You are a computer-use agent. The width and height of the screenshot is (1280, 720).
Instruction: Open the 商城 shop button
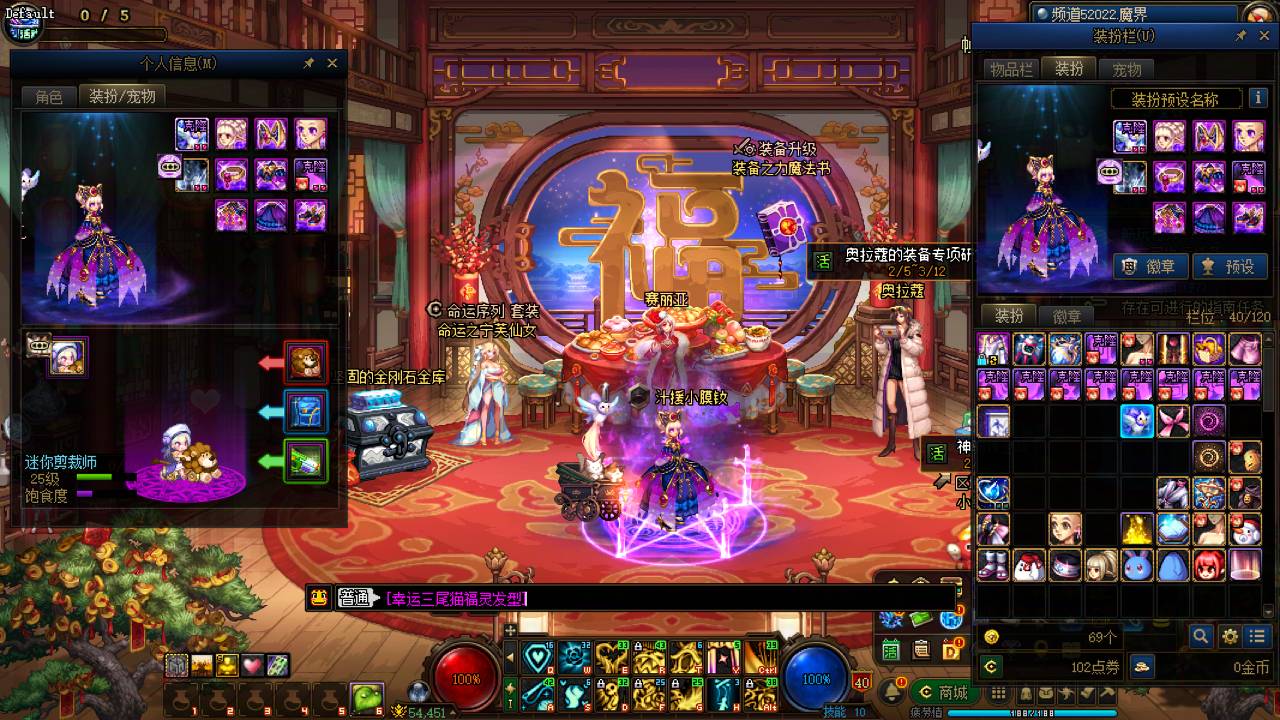pyautogui.click(x=943, y=692)
